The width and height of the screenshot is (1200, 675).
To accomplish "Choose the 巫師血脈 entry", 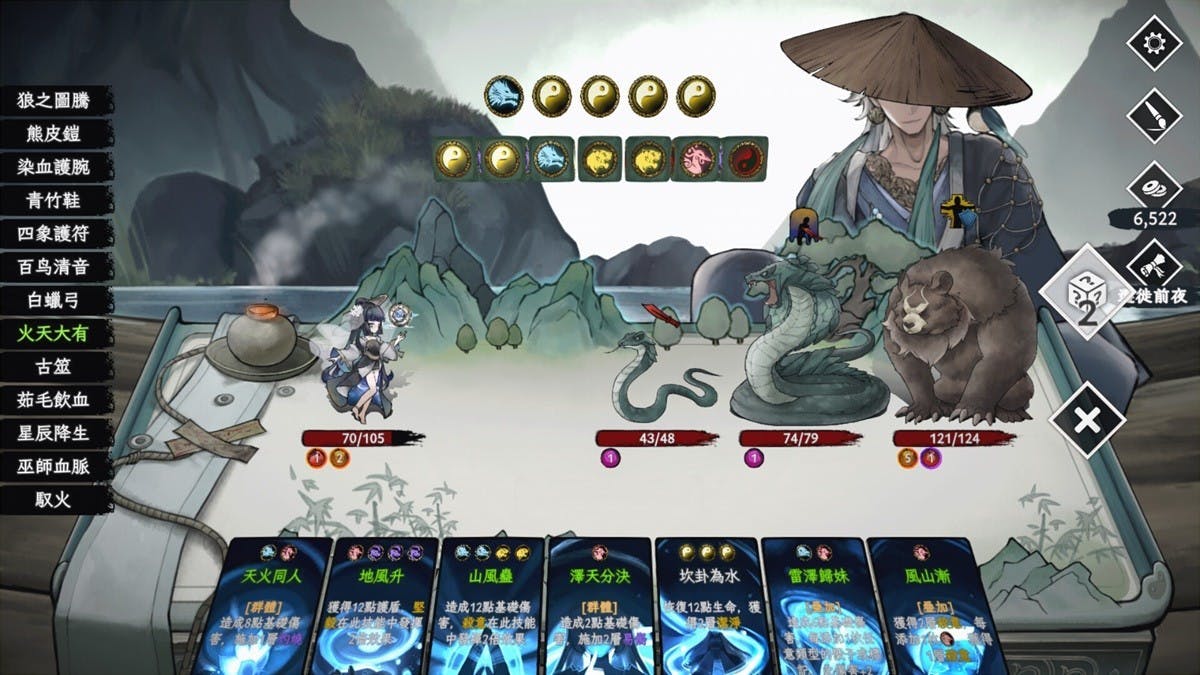I will tap(53, 466).
